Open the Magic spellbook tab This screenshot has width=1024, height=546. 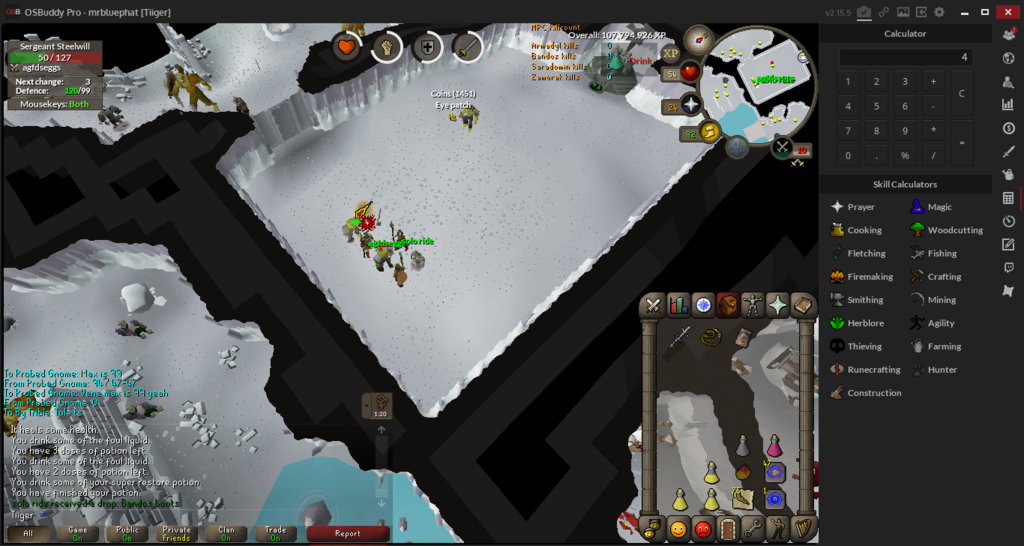pyautogui.click(x=802, y=306)
